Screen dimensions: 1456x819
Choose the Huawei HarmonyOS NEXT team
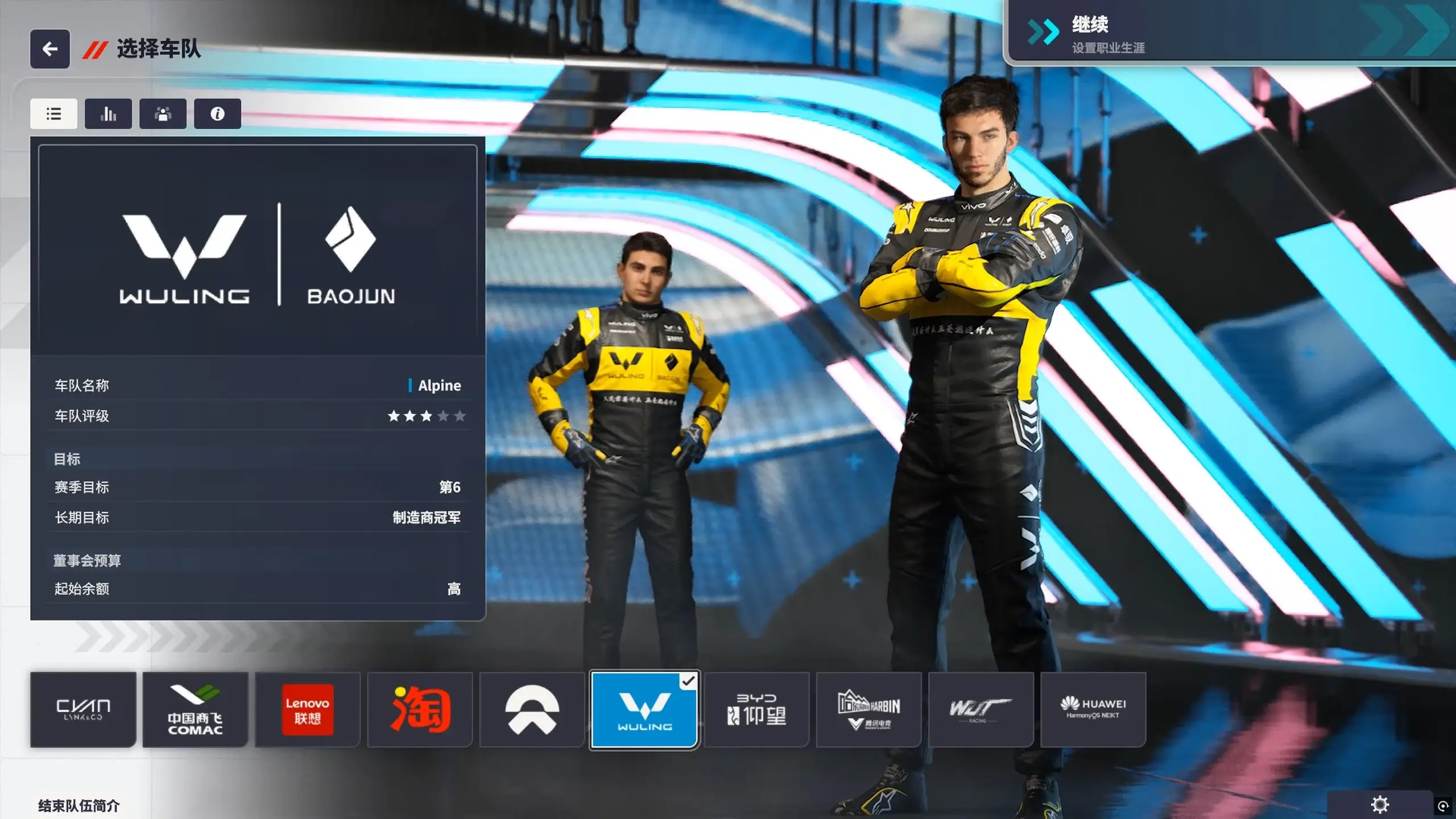[x=1093, y=709]
